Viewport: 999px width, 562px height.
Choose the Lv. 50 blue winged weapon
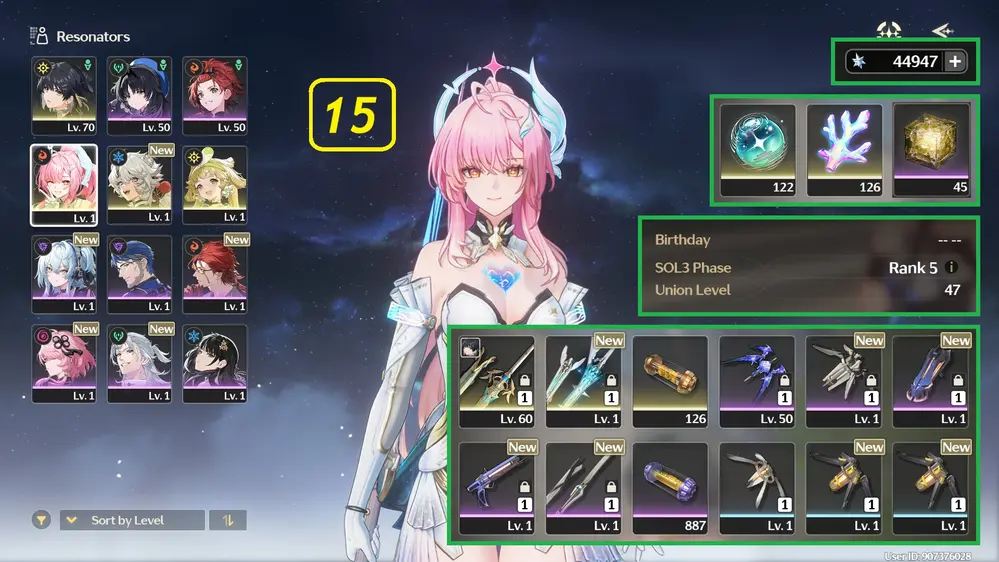coord(757,380)
